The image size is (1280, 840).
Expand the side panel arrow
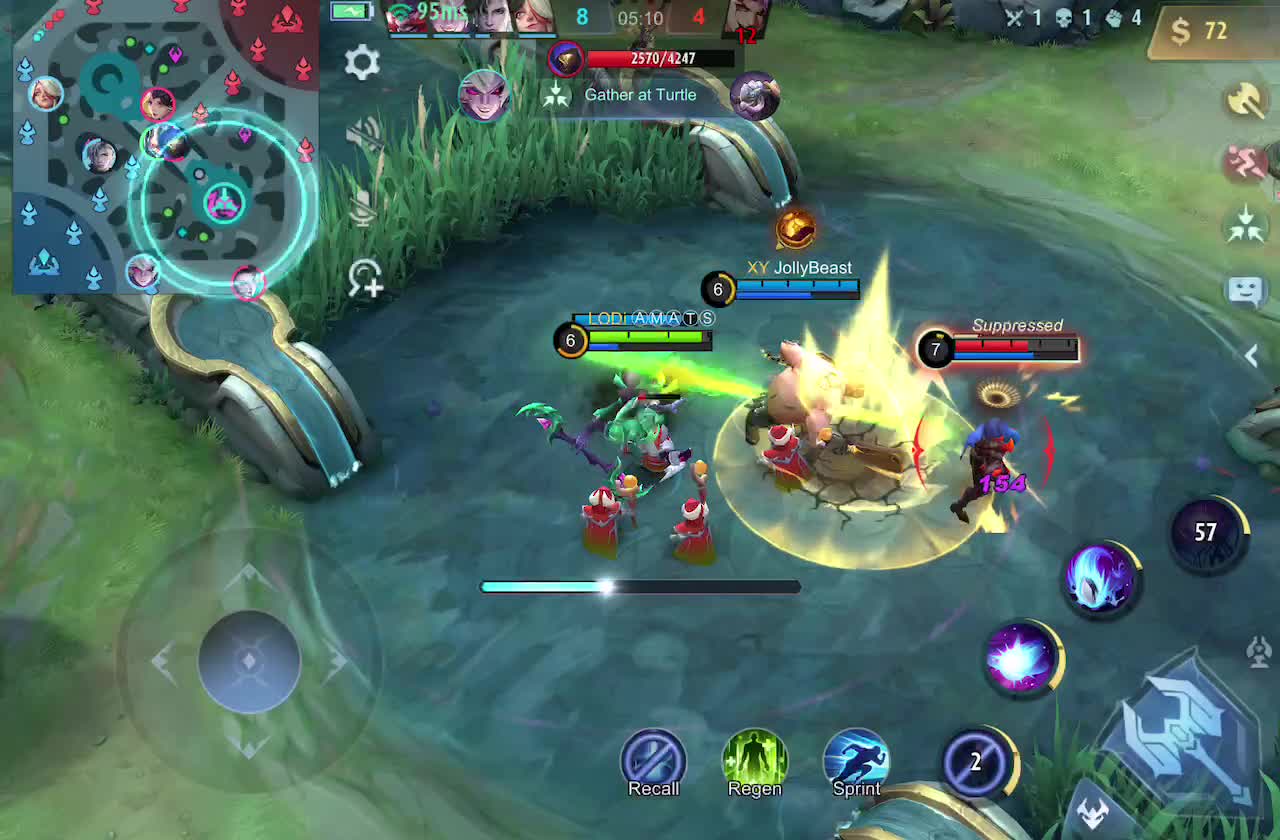coord(1251,354)
